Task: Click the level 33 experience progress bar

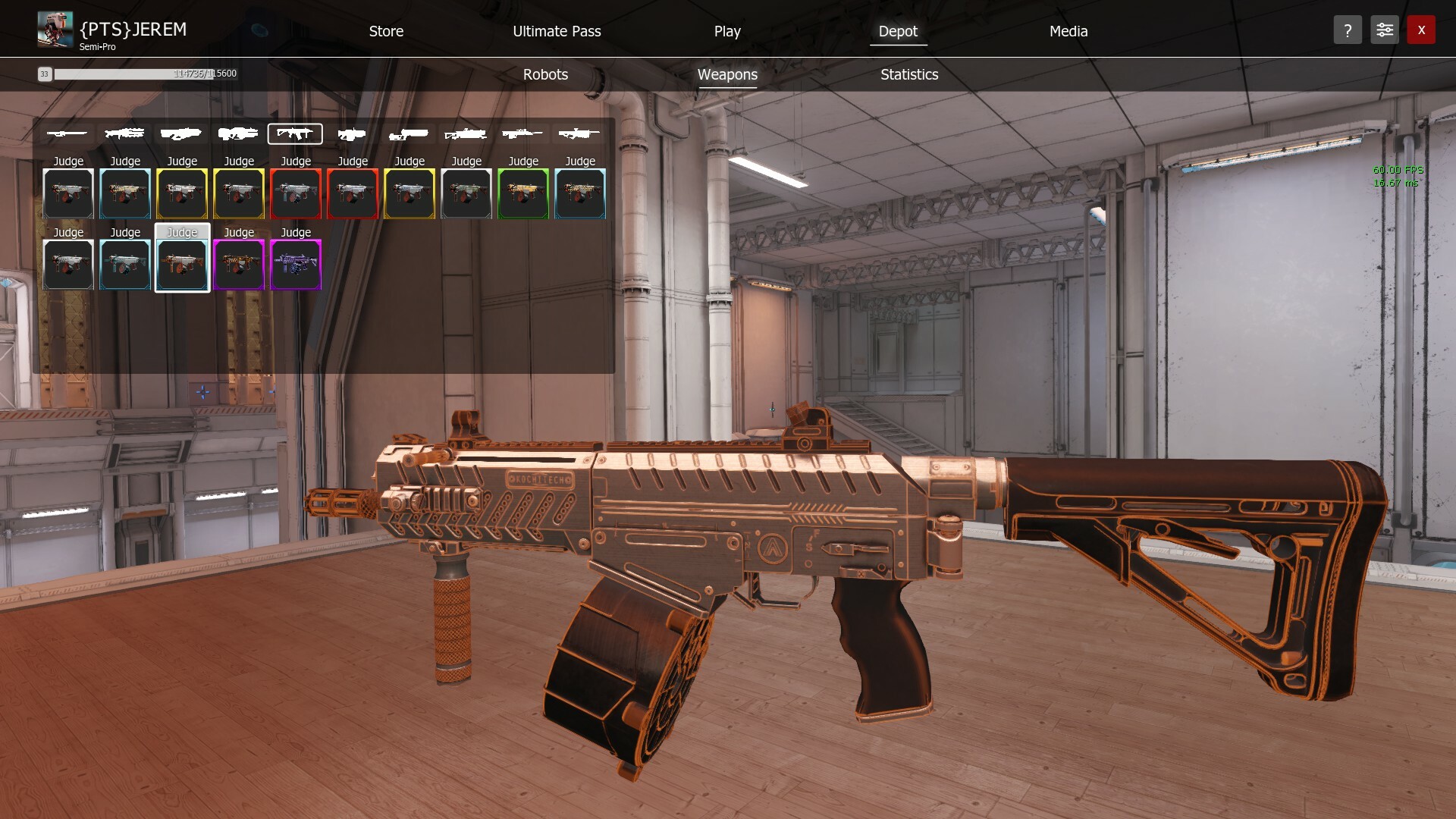Action: (136, 74)
